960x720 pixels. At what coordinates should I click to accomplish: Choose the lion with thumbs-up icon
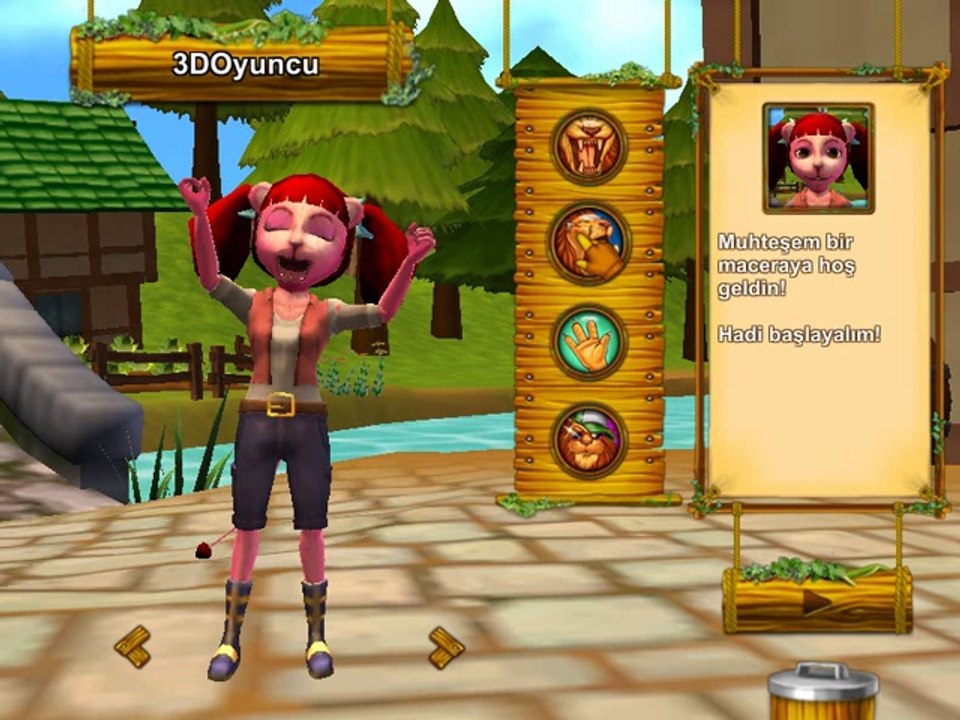point(589,244)
